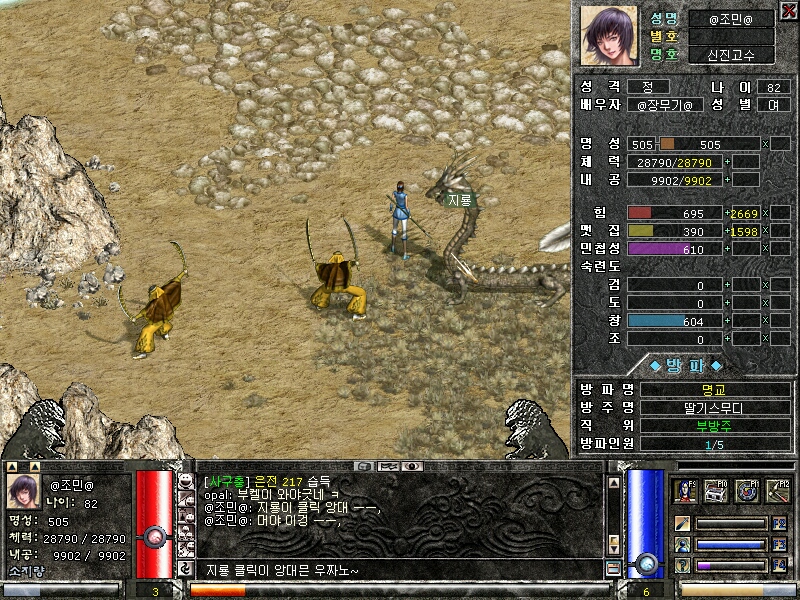
Task: Click the small button right of chat input
Action: 613,569
